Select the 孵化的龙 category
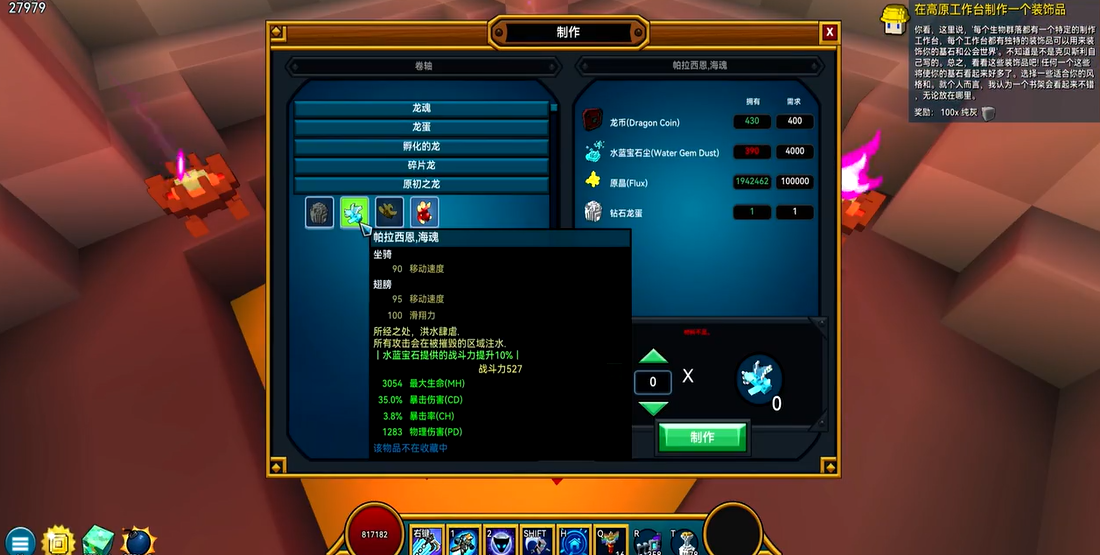Viewport: 1100px width, 555px height. point(422,146)
